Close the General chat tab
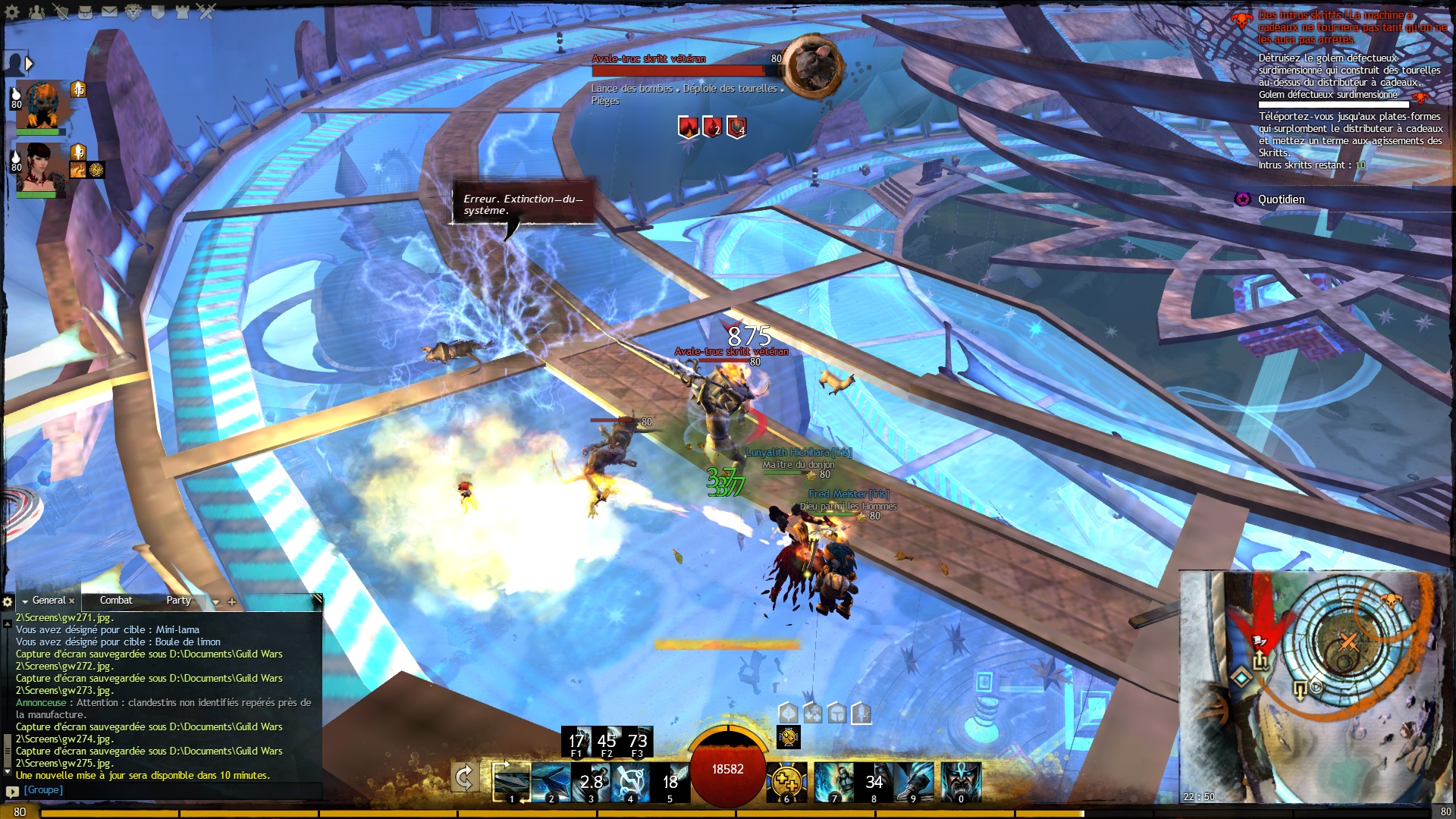The height and width of the screenshot is (819, 1456). tap(72, 601)
